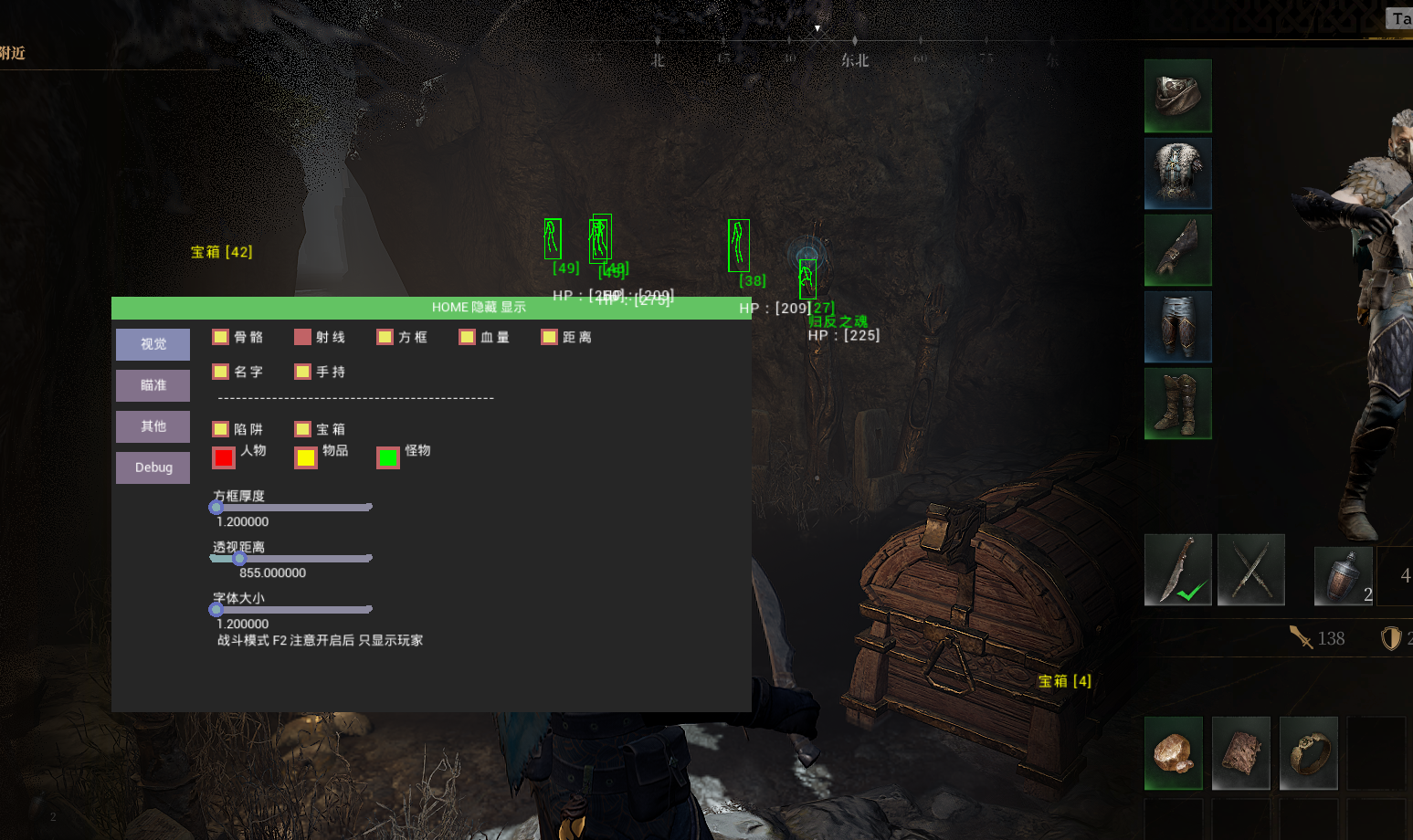Toggle the 骨骼 checkbox
This screenshot has width=1413, height=840.
(220, 337)
